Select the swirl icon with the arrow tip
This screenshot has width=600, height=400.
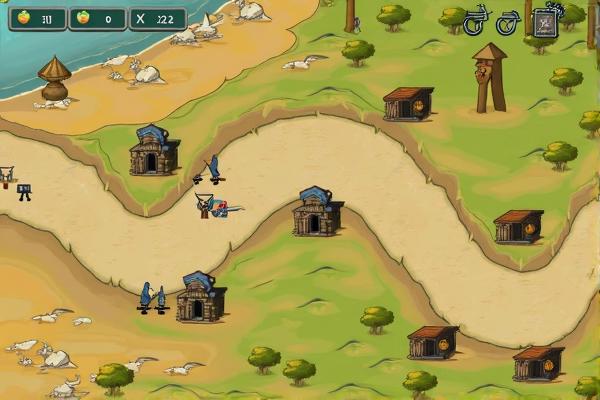pos(476,20)
